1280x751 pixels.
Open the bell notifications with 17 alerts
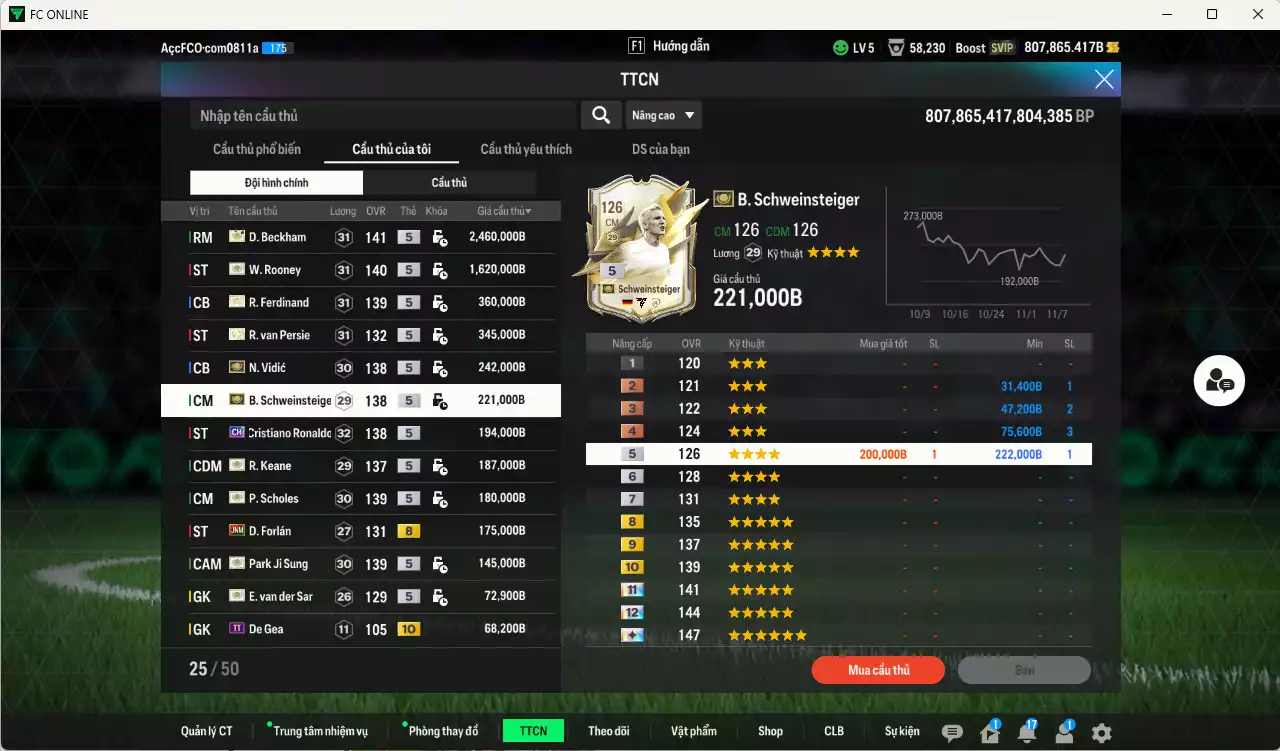pos(1027,732)
